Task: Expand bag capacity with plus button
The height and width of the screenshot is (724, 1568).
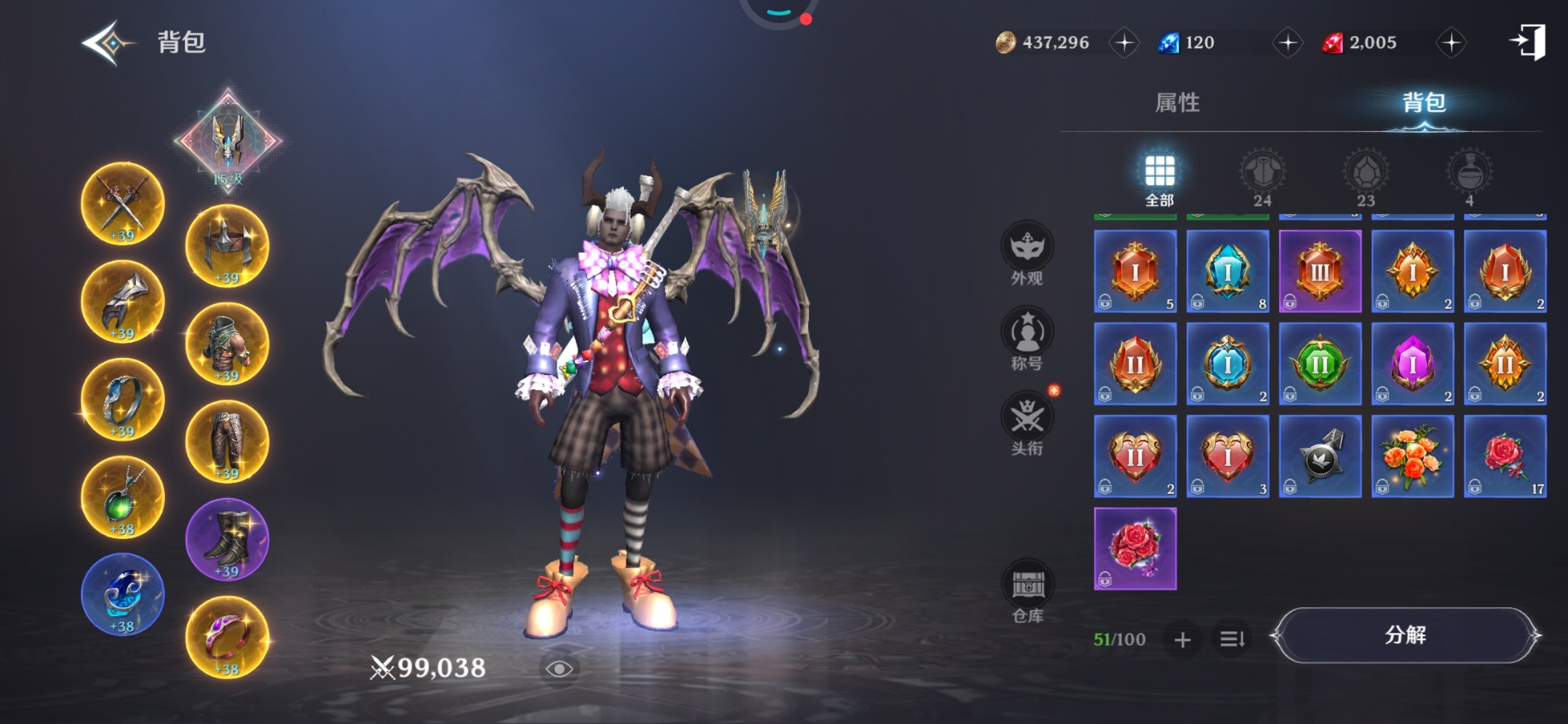Action: point(1183,640)
